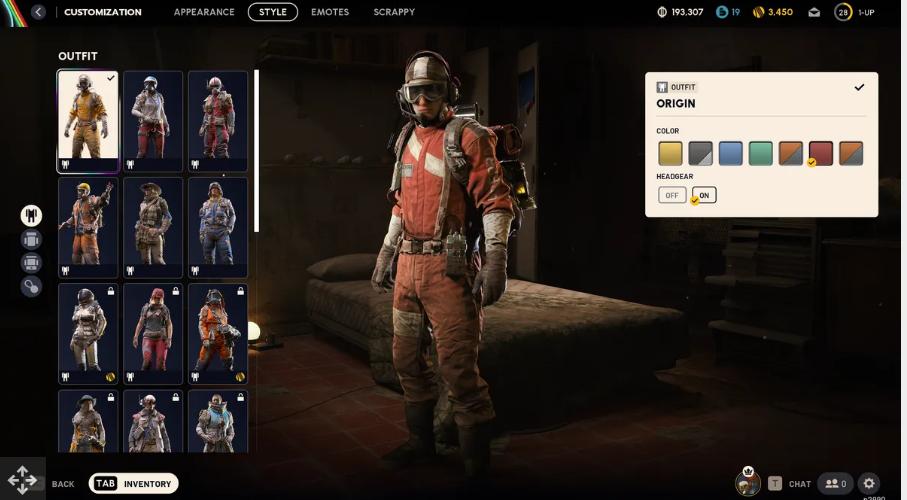This screenshot has height=500, width=907.
Task: Select the dark grey color swatch
Action: coord(700,153)
